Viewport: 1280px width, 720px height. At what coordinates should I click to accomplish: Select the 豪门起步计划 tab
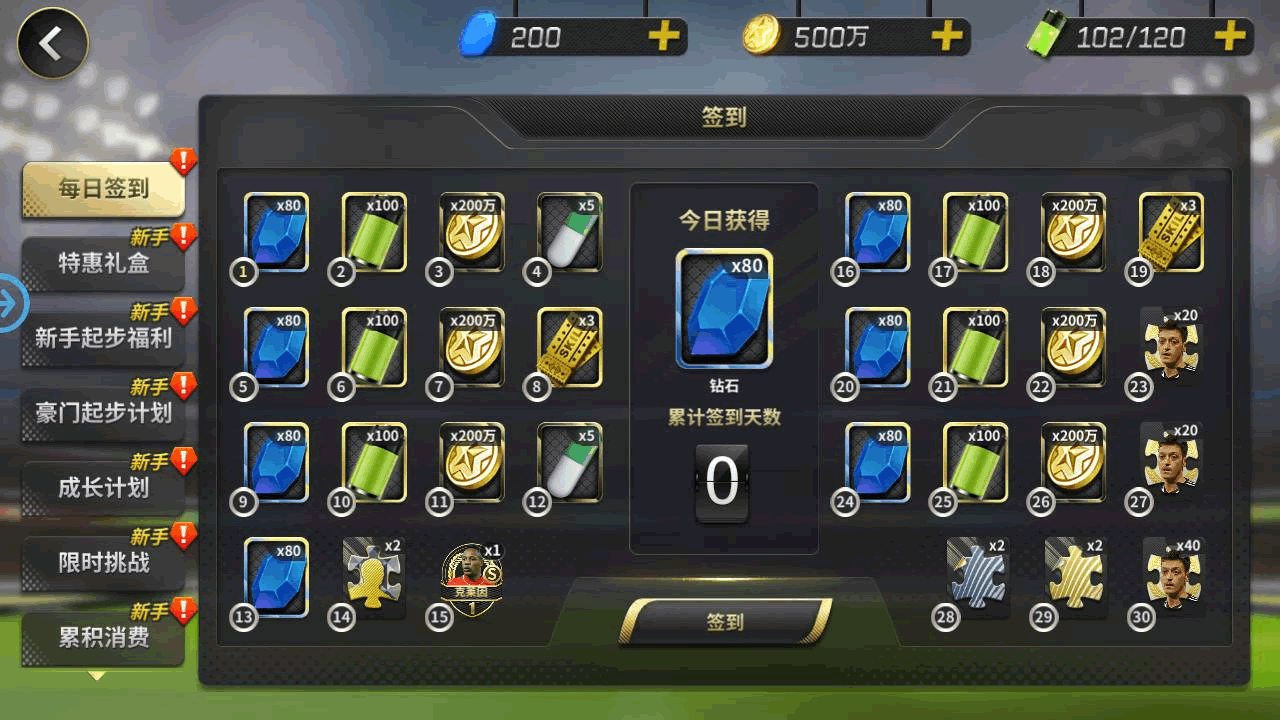tap(104, 413)
